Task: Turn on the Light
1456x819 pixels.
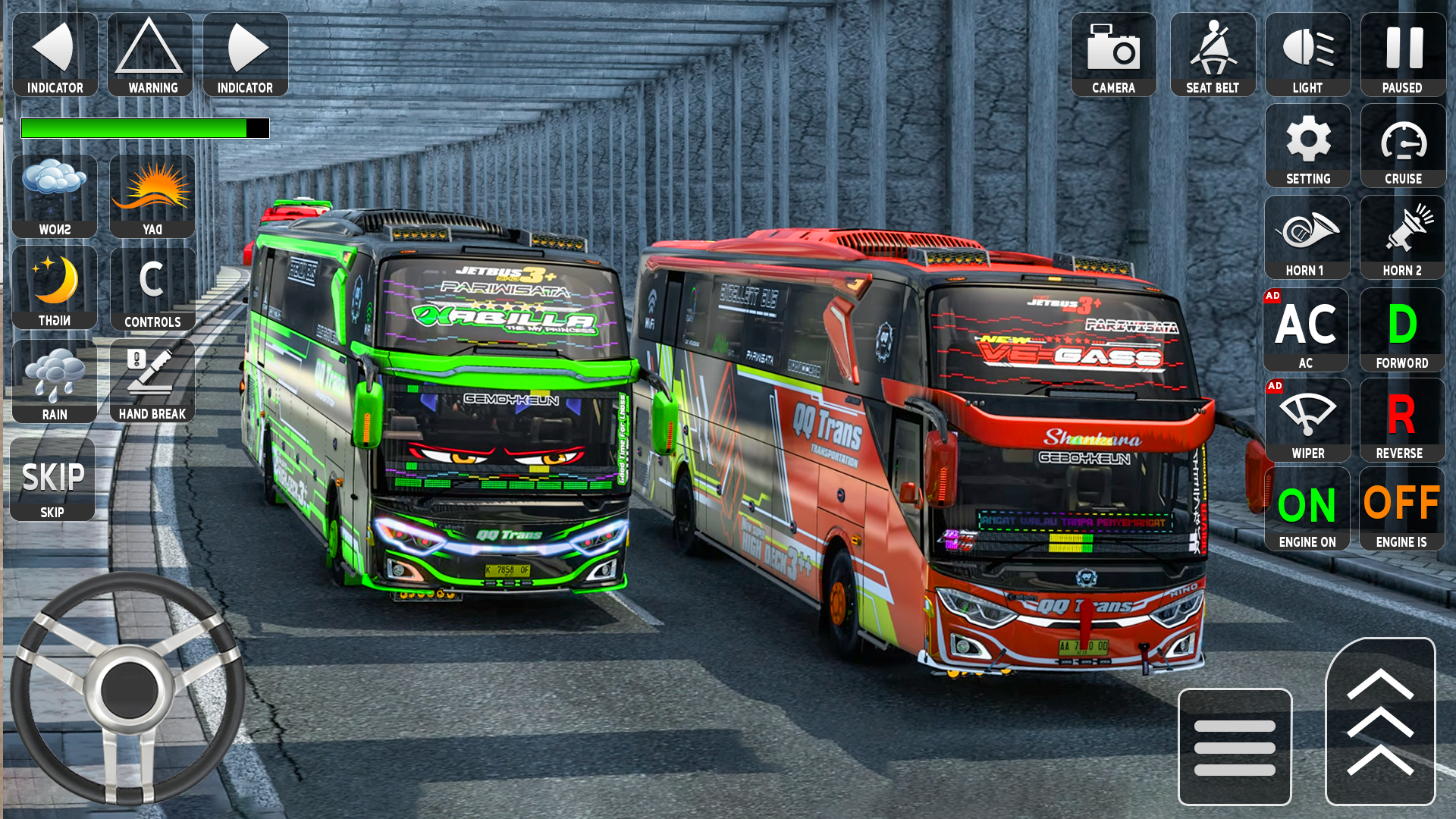Action: (x=1307, y=53)
